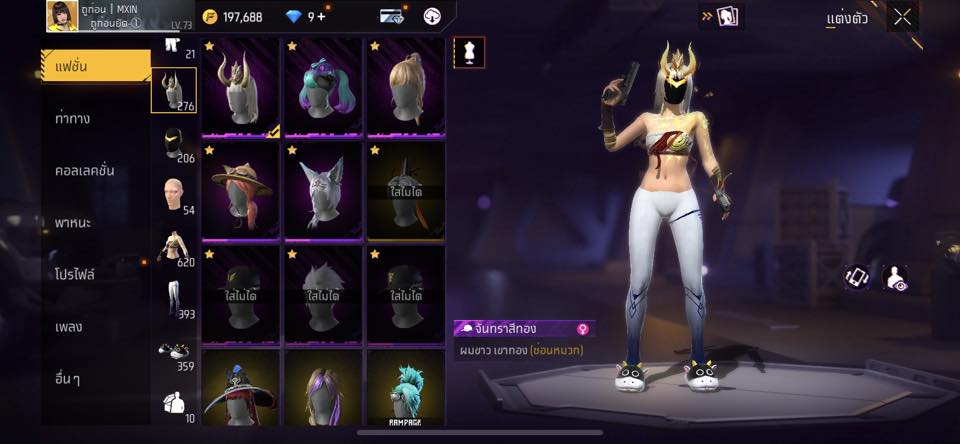This screenshot has height=444, width=960.
Task: Close the outfit screen with the X
Action: (x=902, y=17)
